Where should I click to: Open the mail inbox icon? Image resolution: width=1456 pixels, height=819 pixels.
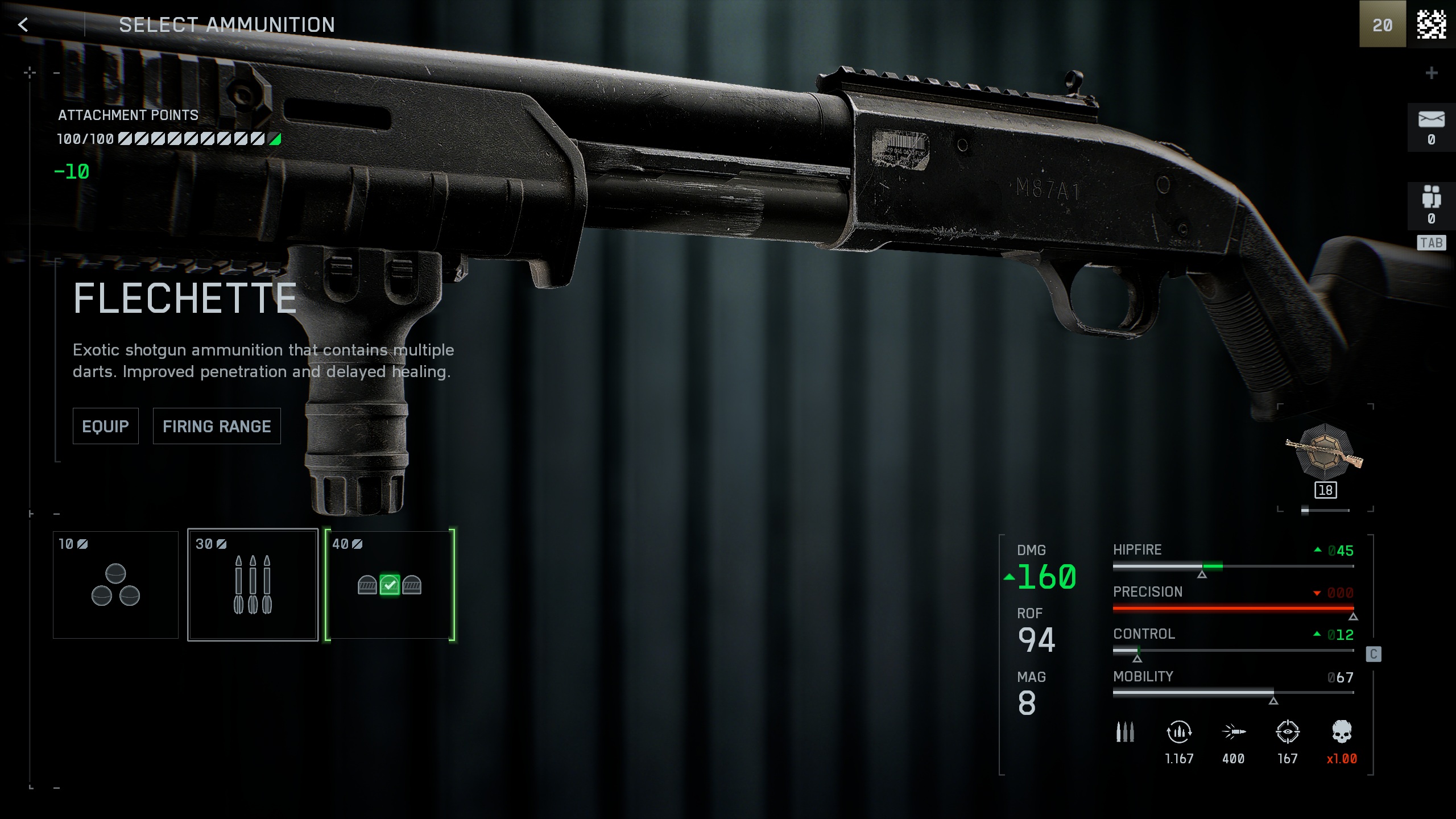[1431, 127]
